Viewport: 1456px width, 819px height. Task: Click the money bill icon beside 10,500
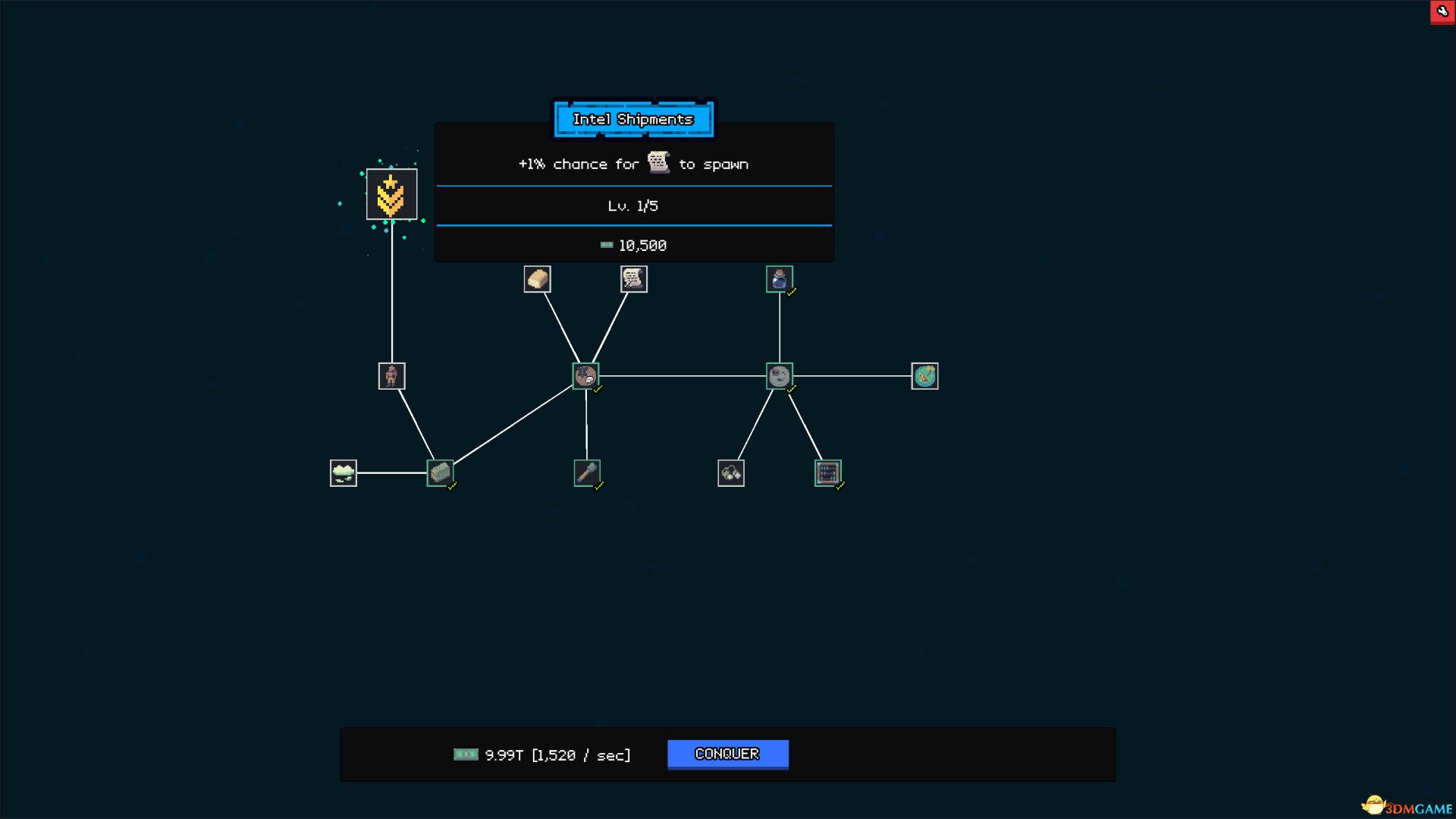606,245
